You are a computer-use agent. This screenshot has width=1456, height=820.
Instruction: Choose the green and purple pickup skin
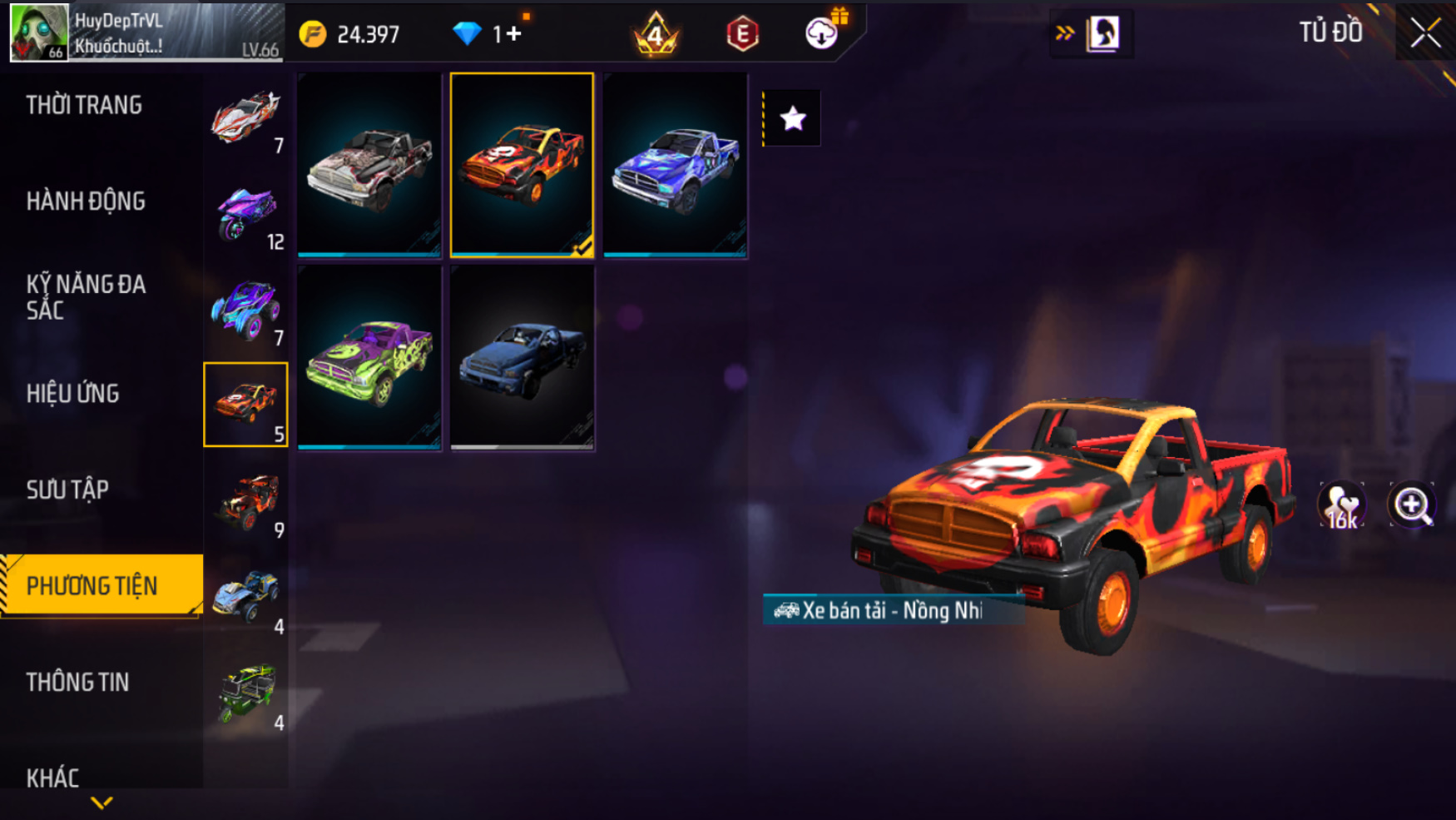pos(369,358)
